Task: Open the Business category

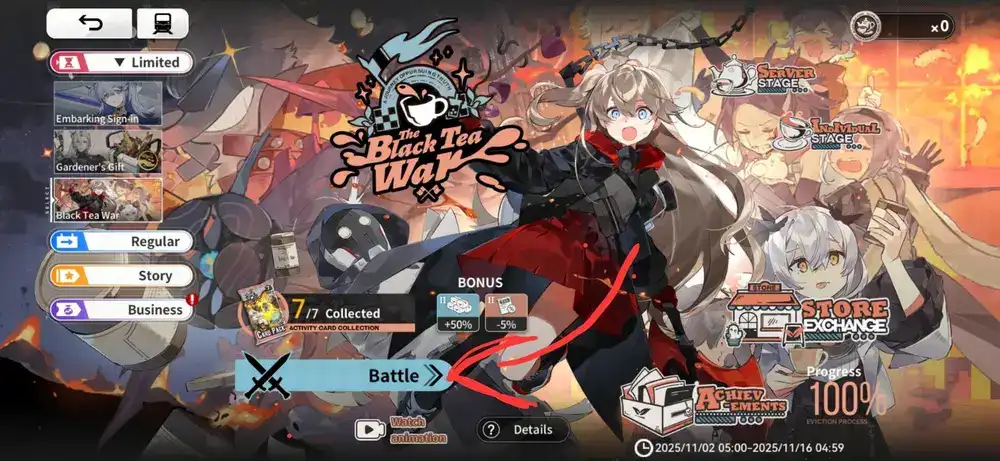Action: [121, 310]
